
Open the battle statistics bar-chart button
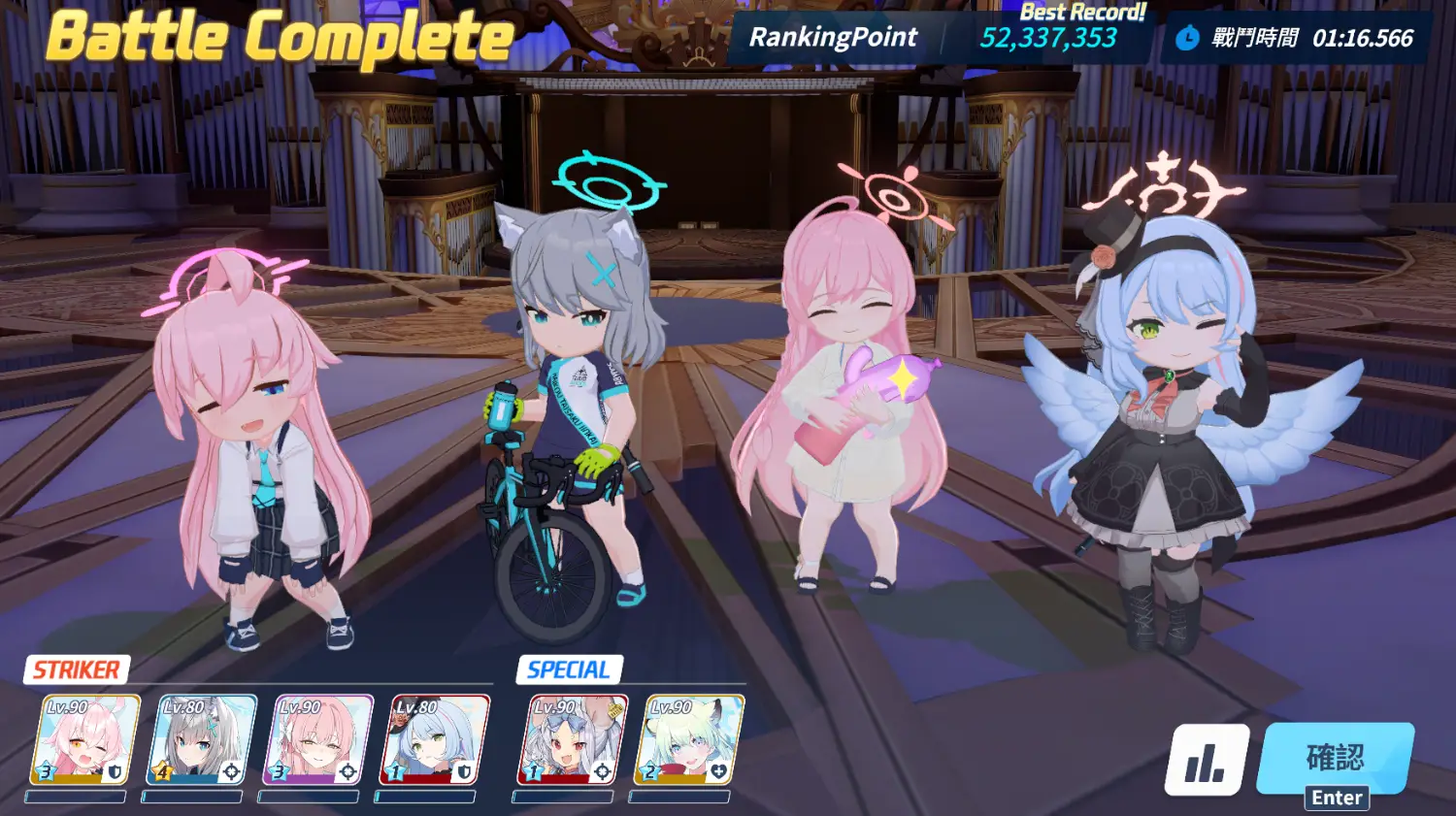1207,760
